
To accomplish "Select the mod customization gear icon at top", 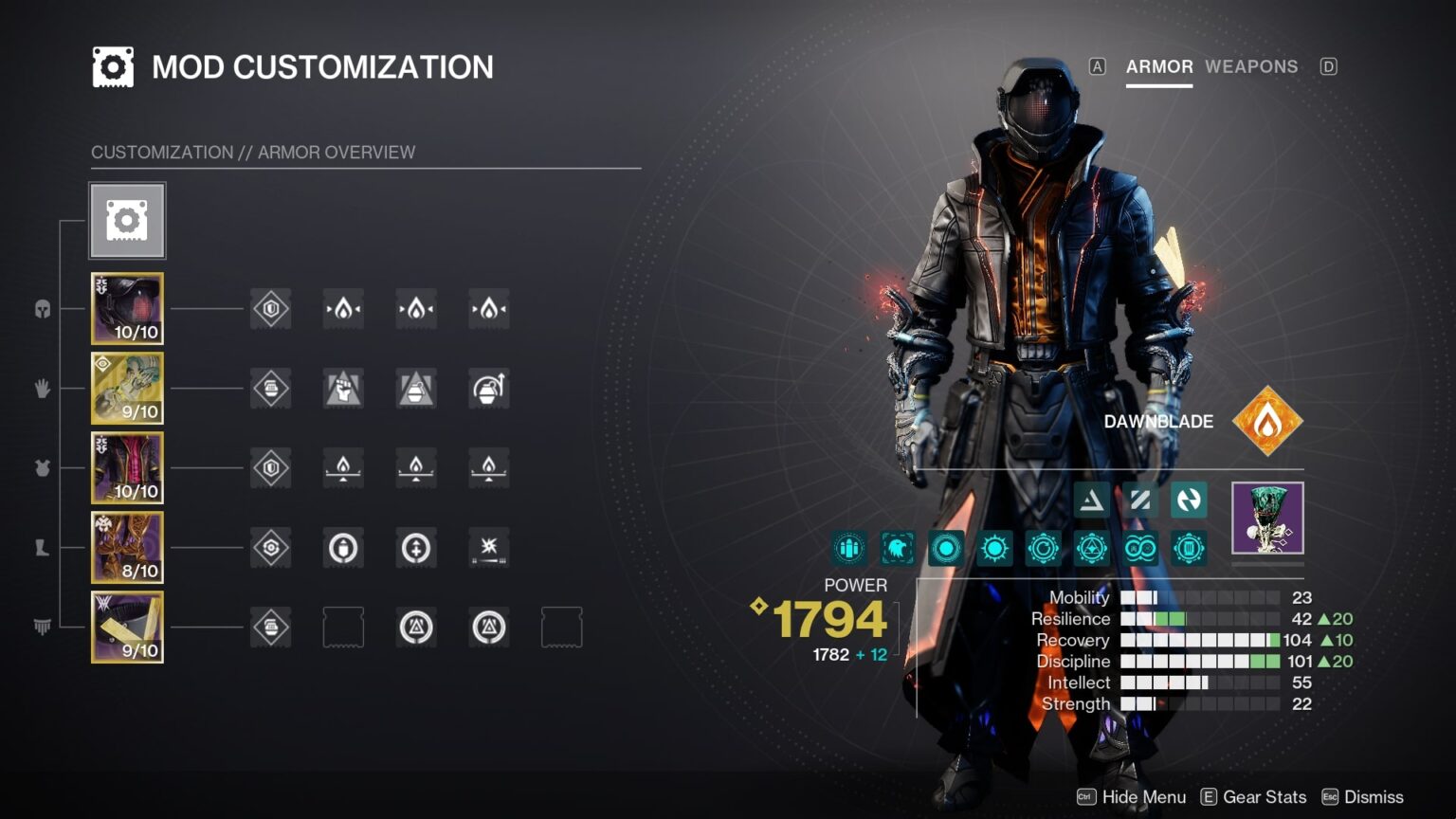I will pos(127,220).
